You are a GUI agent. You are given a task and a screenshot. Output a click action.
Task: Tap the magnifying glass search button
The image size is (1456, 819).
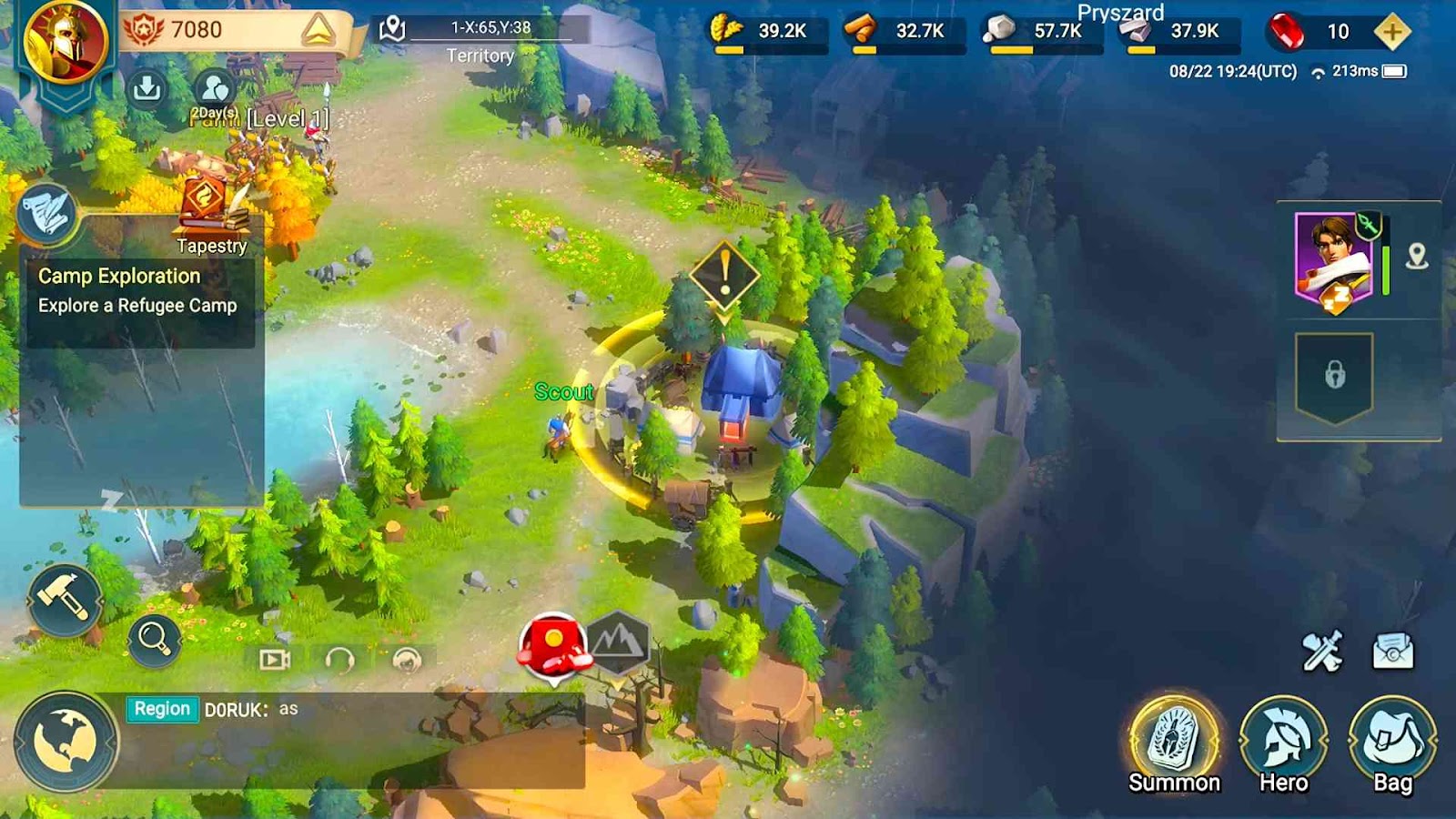(x=154, y=640)
